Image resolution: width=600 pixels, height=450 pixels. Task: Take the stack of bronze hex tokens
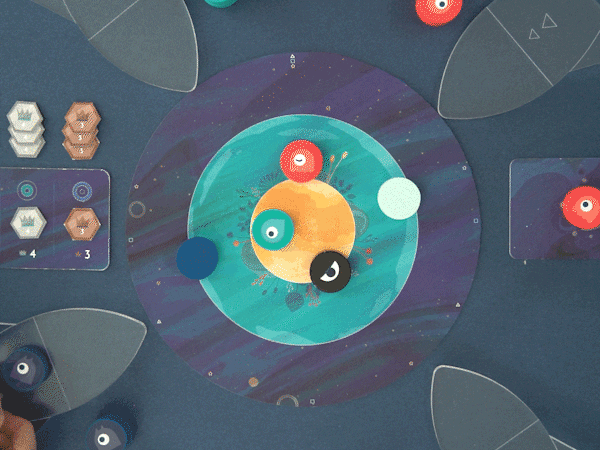tap(80, 128)
